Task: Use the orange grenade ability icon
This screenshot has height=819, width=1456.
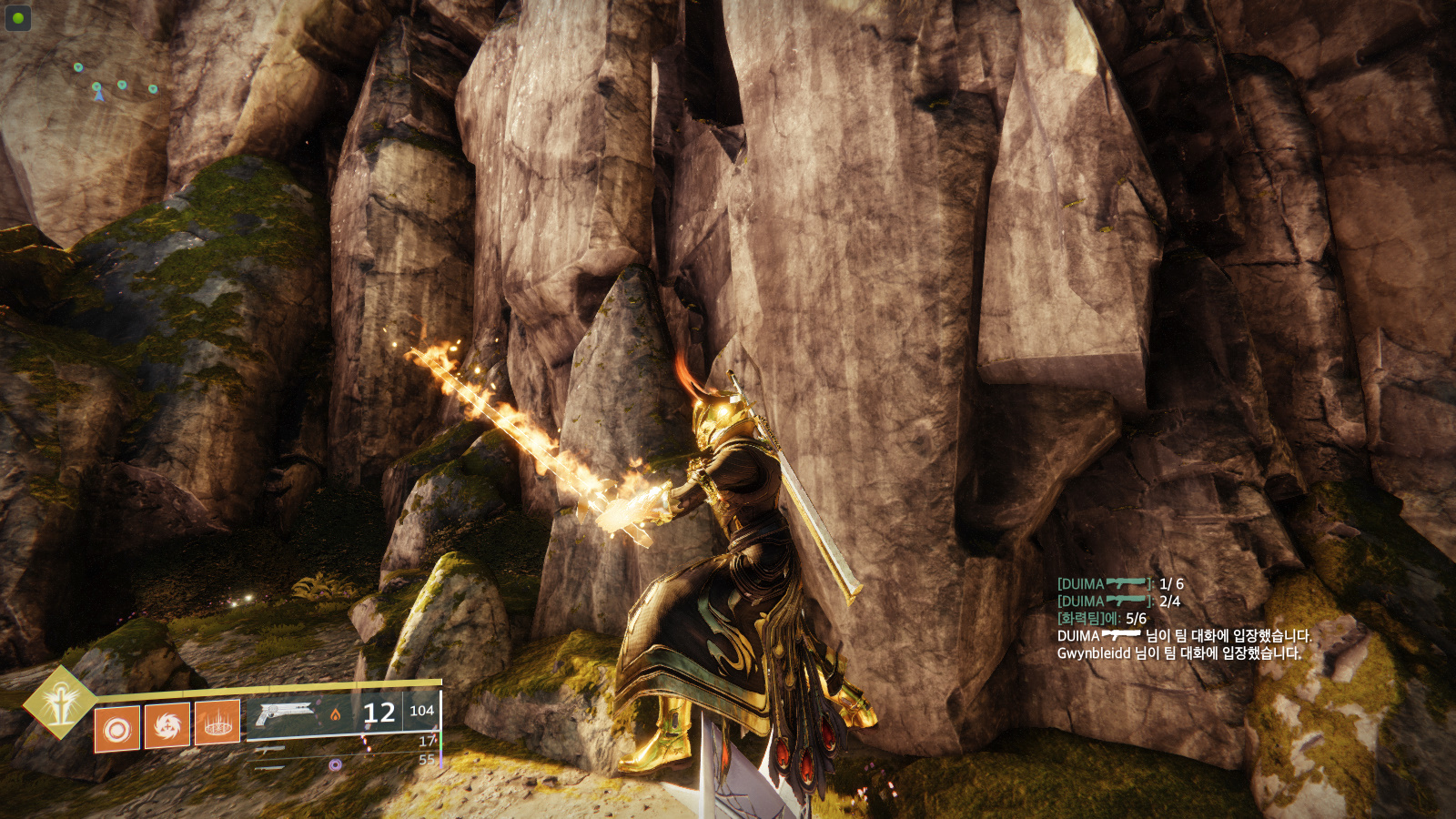Action: click(x=117, y=729)
